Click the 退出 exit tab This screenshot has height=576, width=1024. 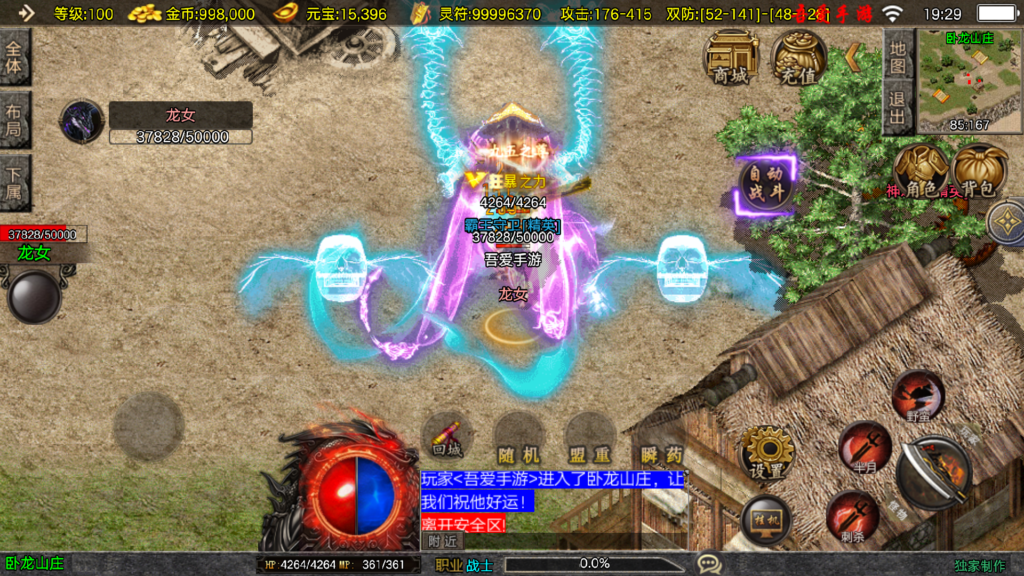tap(897, 109)
